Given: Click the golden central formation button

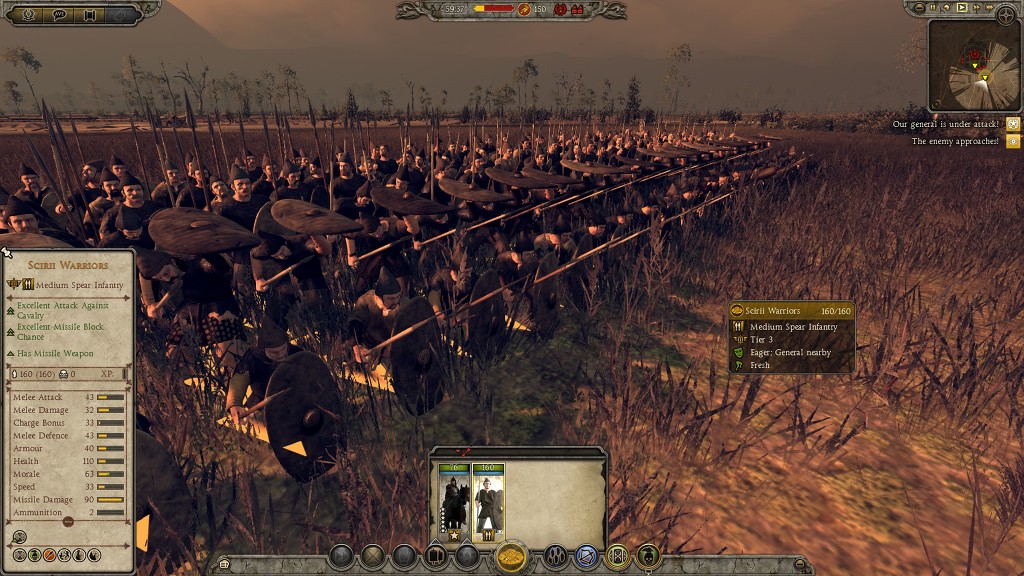Looking at the screenshot, I should tap(512, 556).
